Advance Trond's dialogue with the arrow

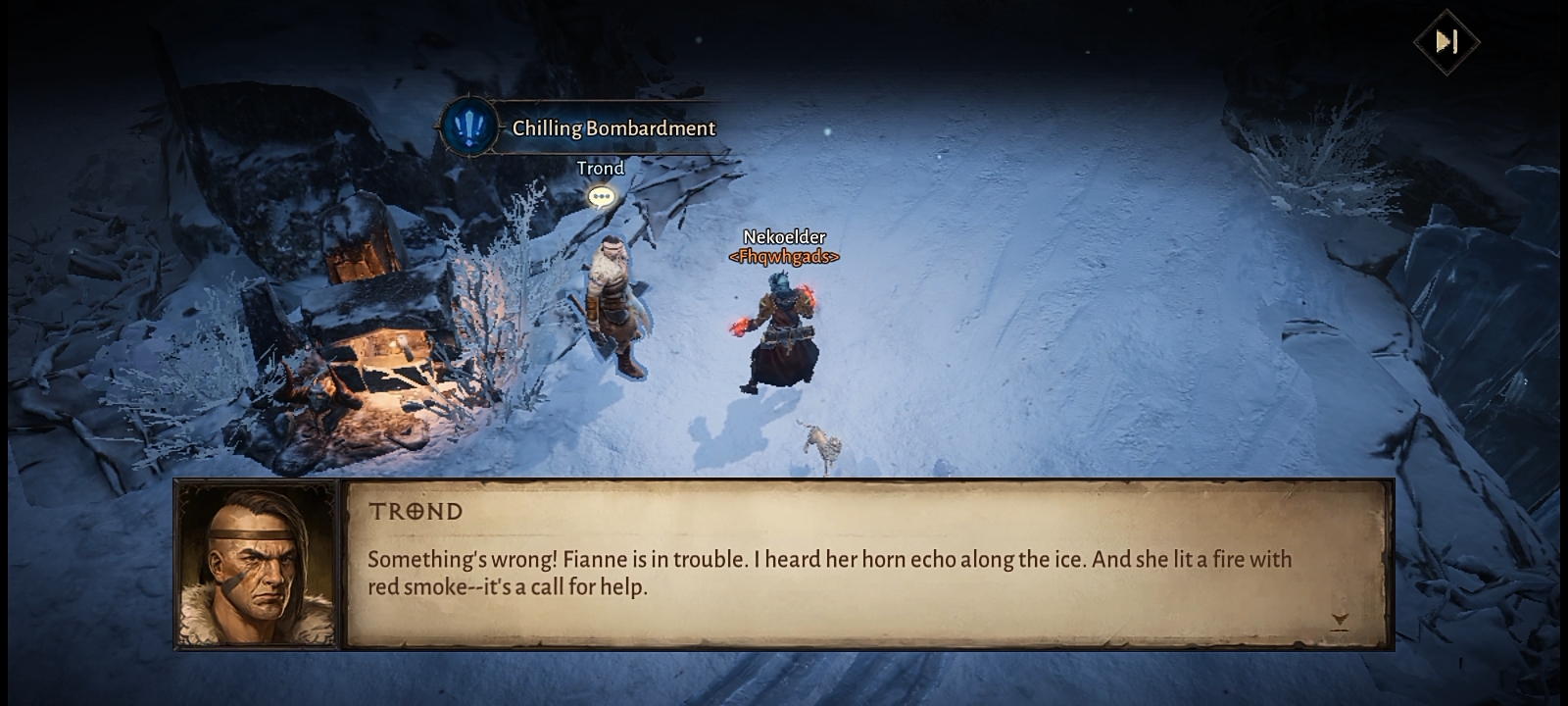point(1340,621)
